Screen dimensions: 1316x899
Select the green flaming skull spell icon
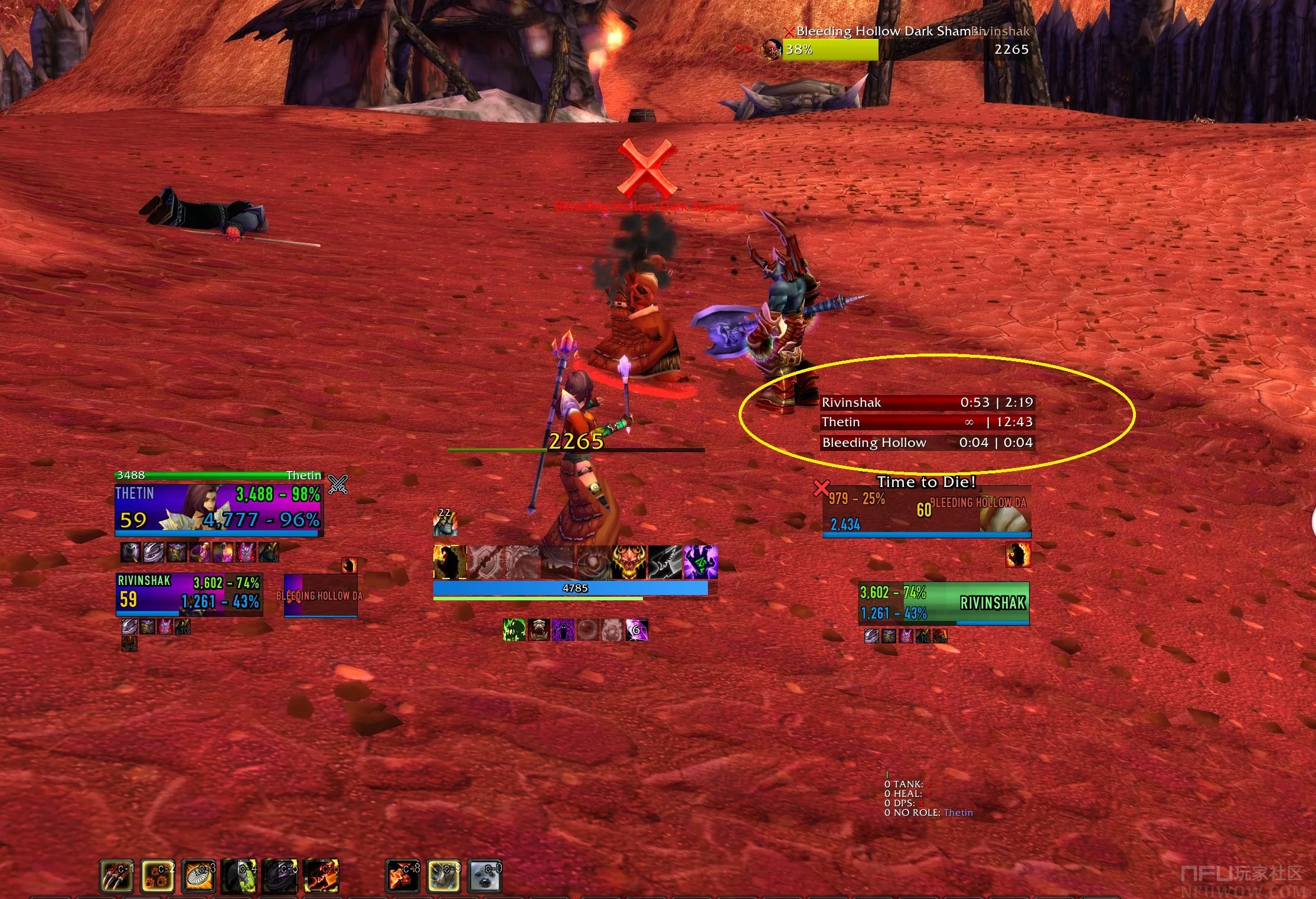pyautogui.click(x=514, y=630)
